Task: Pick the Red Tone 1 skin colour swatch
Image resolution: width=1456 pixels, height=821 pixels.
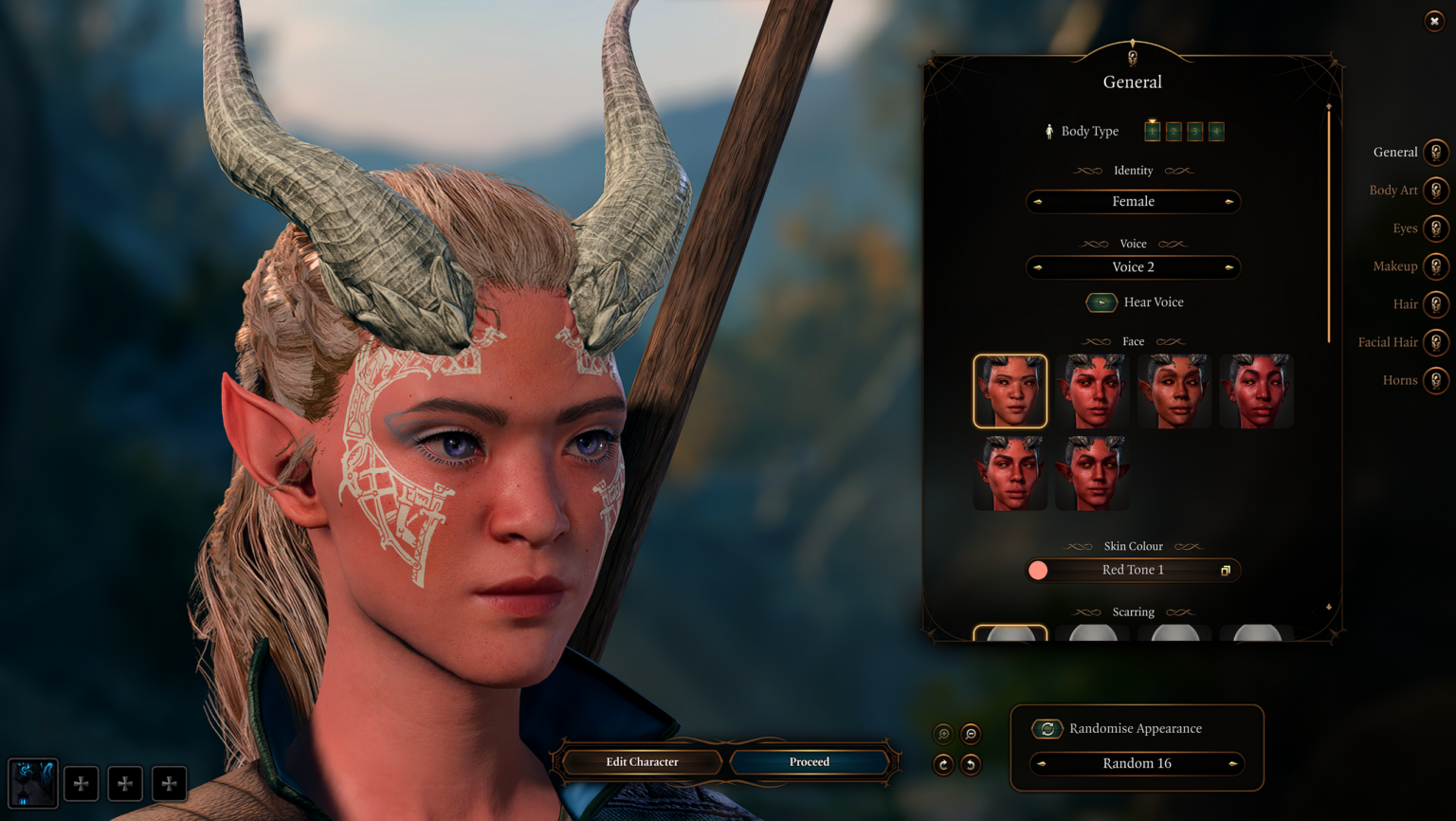Action: pos(1039,570)
